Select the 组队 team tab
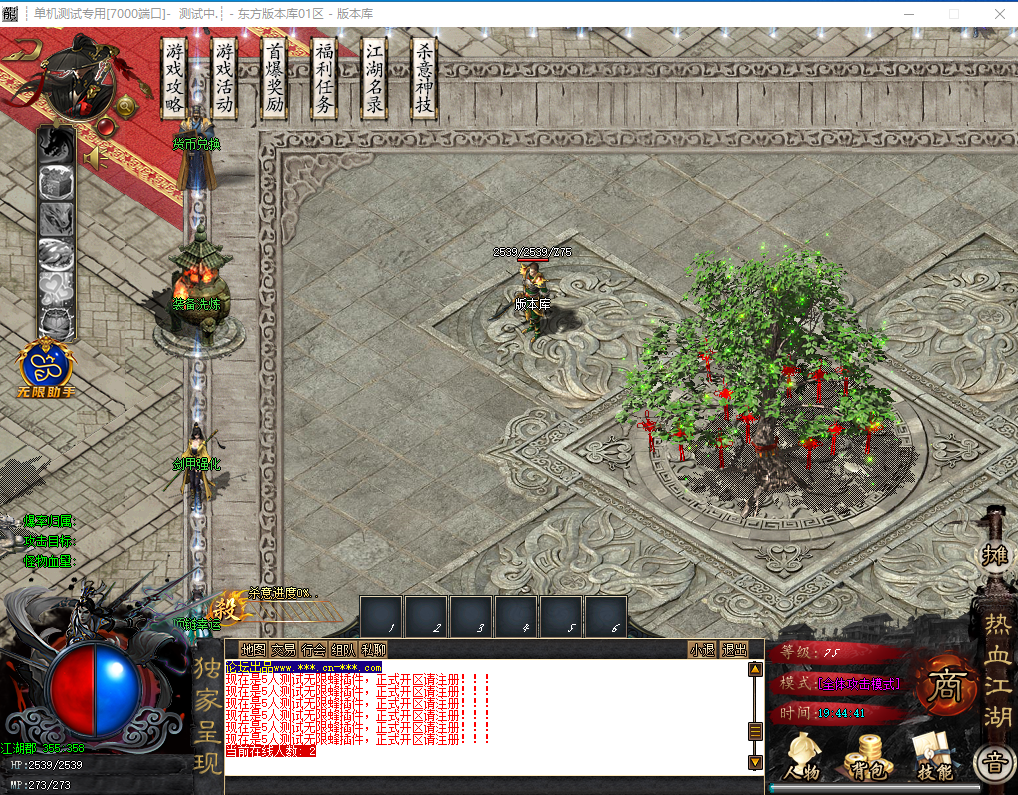The image size is (1018, 795). click(343, 650)
